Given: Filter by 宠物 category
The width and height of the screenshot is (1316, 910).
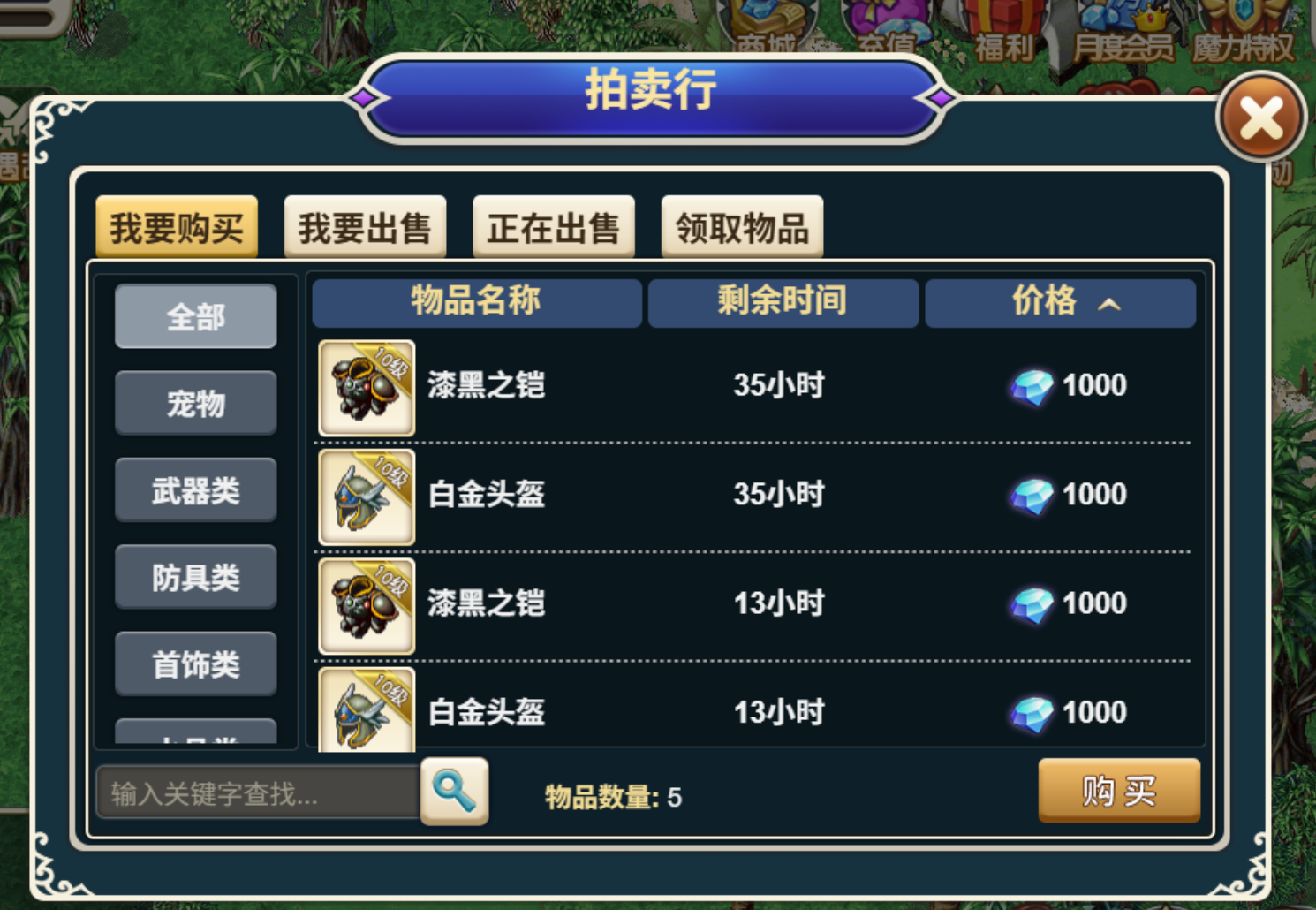Looking at the screenshot, I should coord(195,403).
